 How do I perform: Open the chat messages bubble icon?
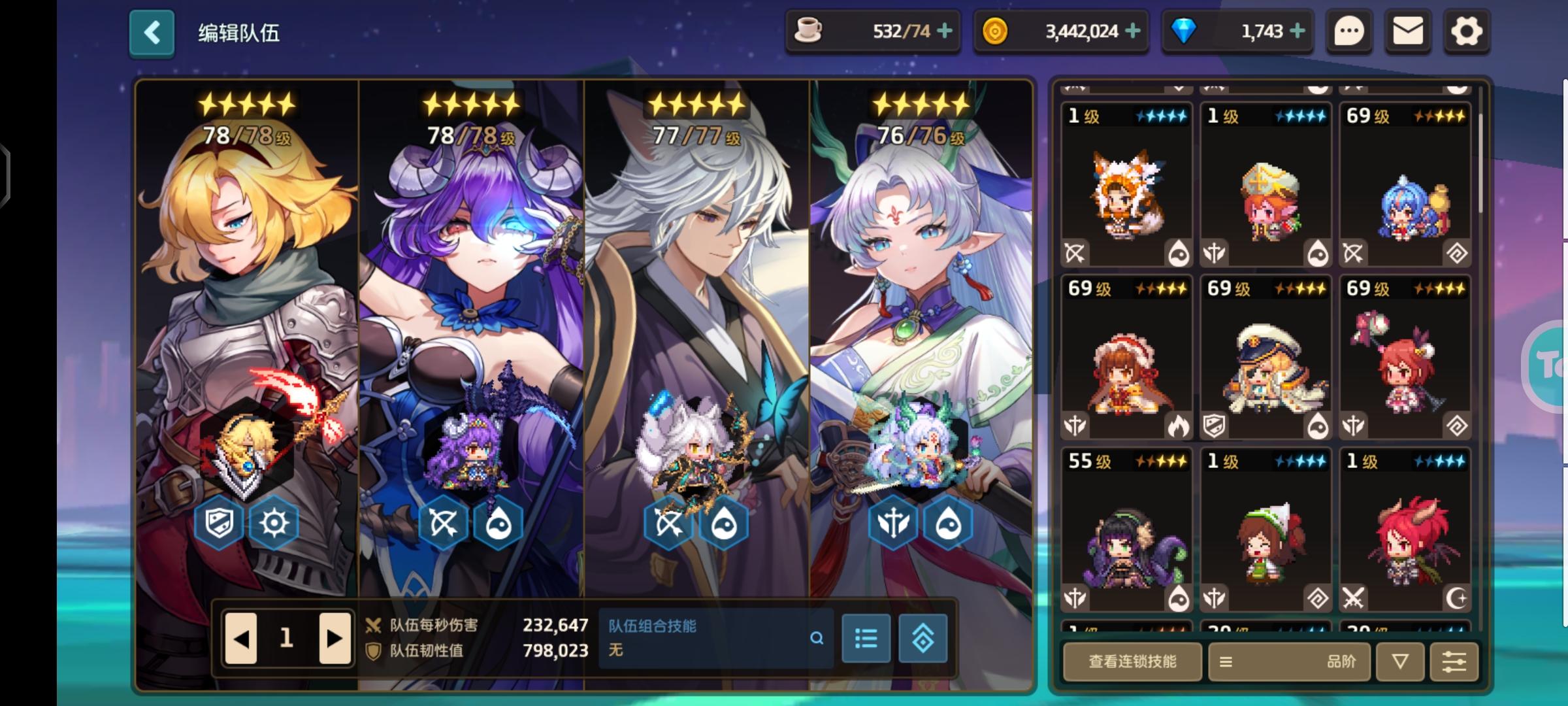click(1351, 30)
